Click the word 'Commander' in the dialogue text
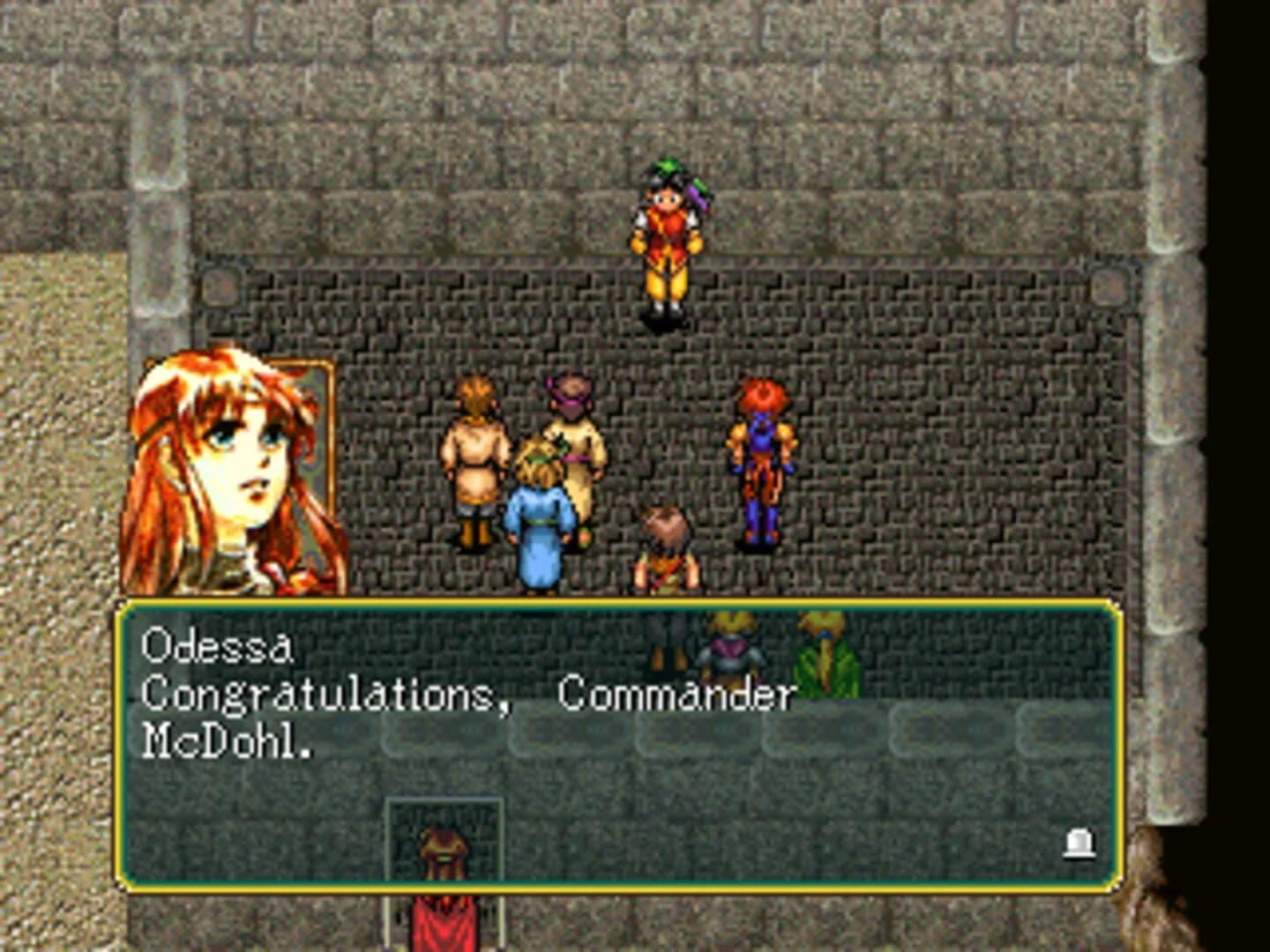Viewport: 1270px width, 952px height. coord(679,695)
